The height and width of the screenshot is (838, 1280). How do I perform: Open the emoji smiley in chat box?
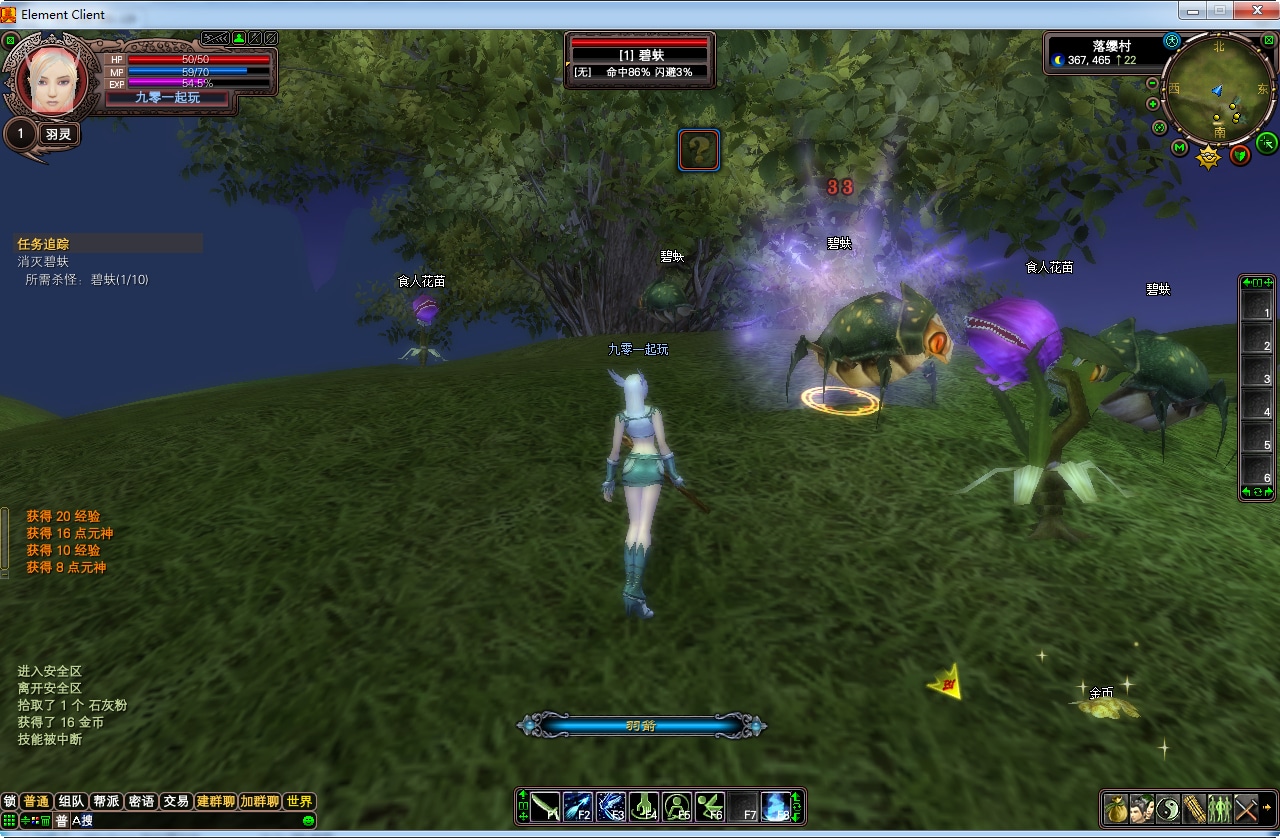pos(308,821)
